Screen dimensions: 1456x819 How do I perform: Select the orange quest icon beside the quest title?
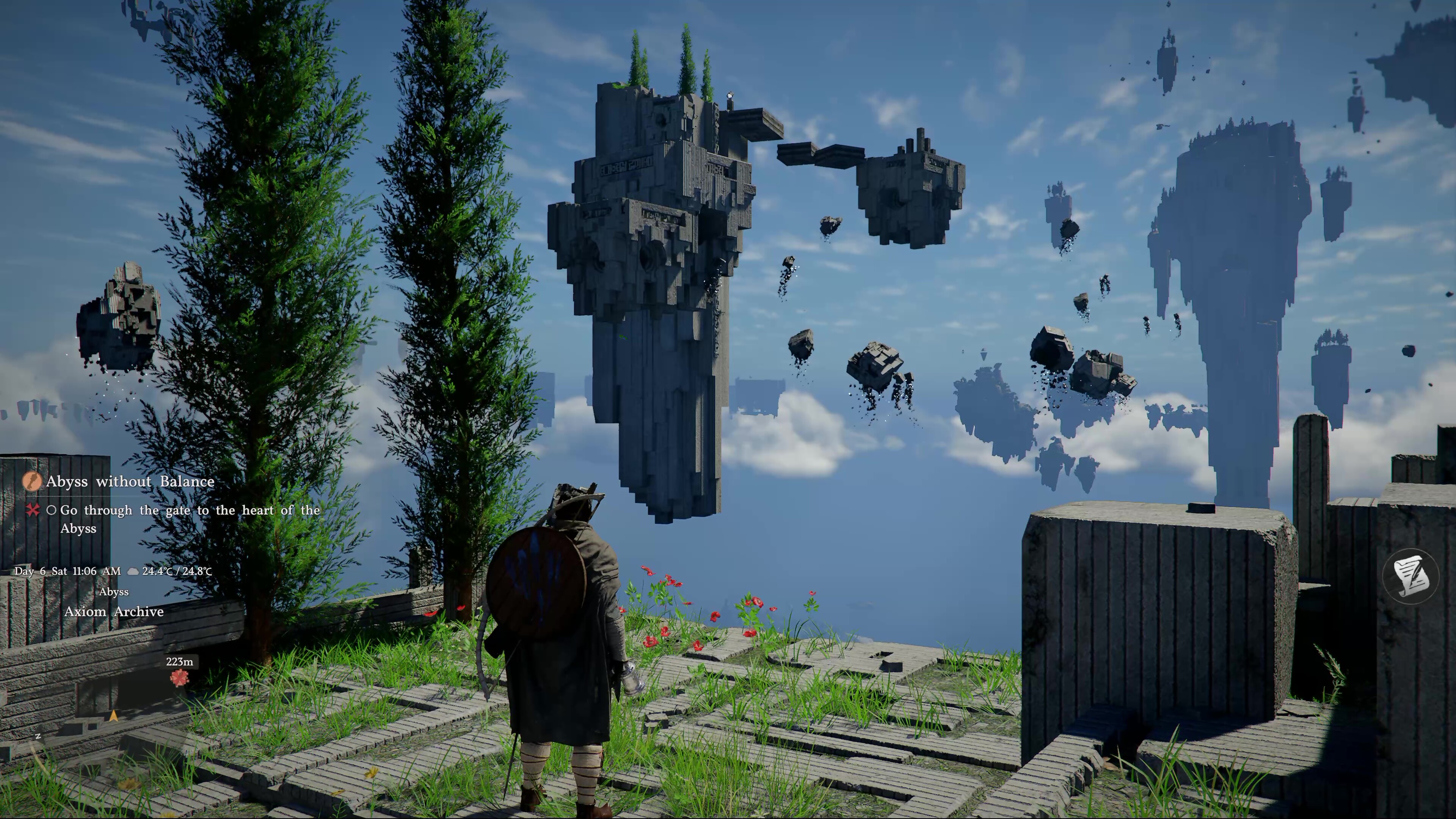(31, 482)
